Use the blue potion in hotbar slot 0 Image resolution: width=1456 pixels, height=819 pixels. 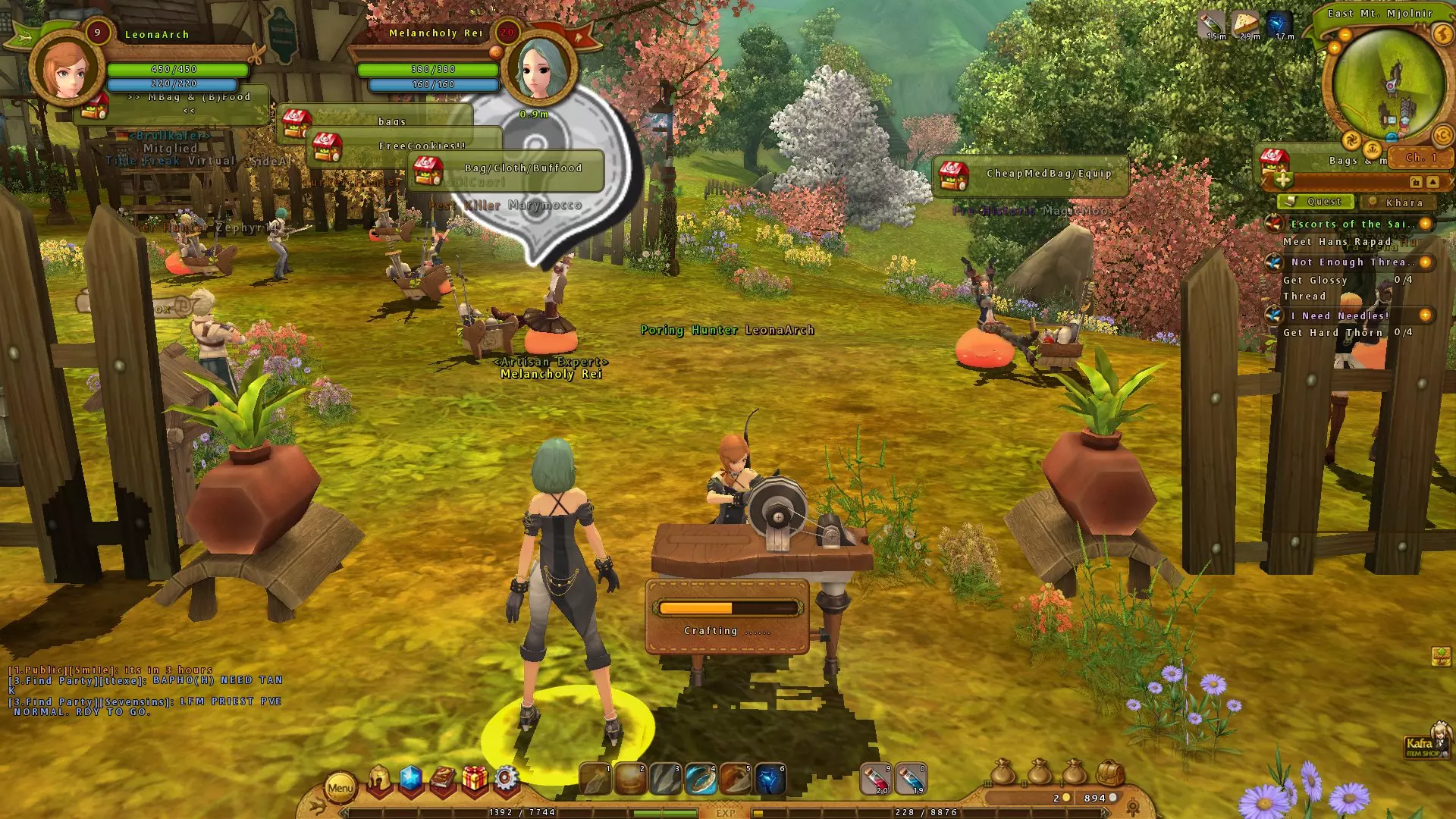point(911,780)
